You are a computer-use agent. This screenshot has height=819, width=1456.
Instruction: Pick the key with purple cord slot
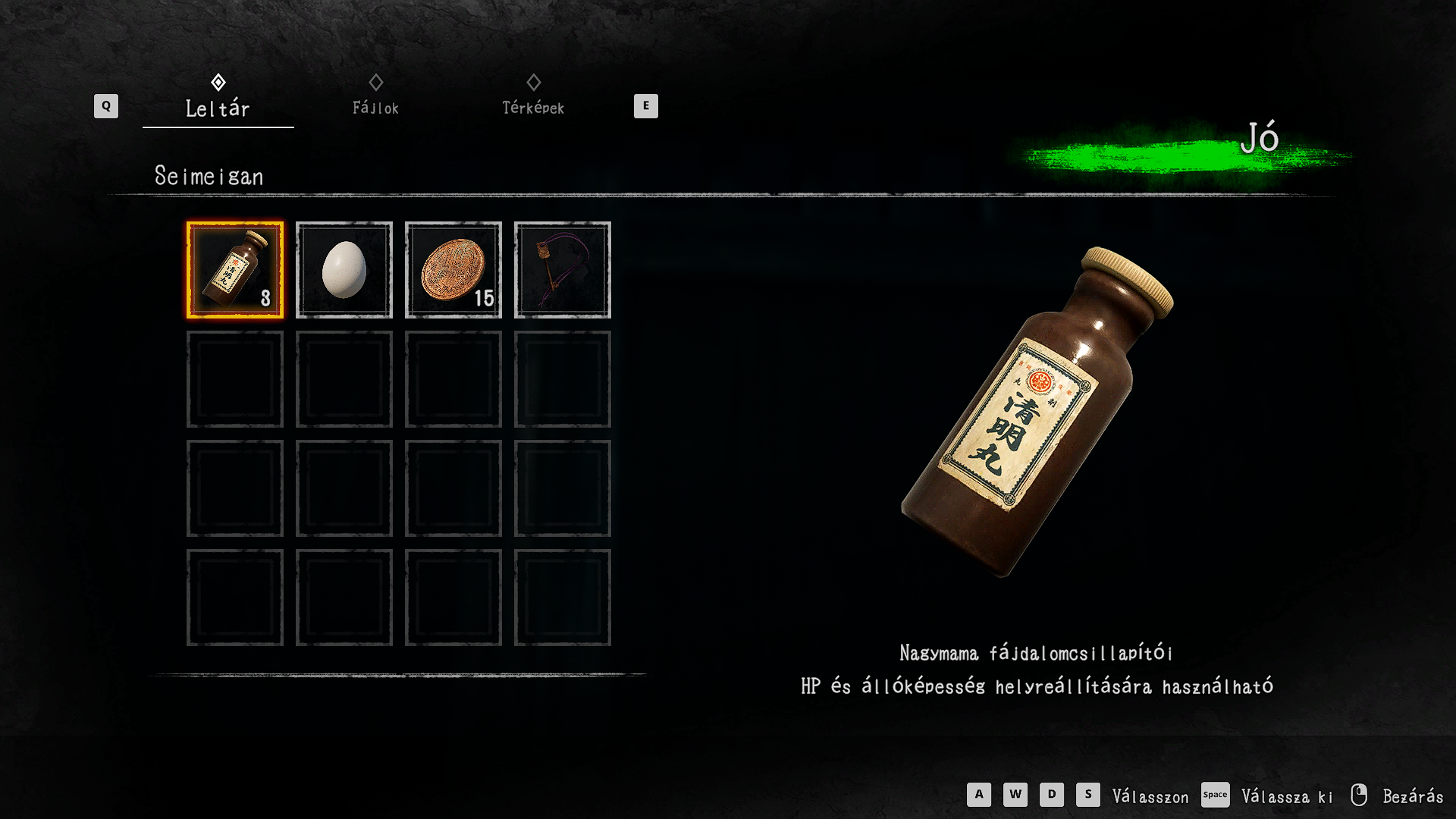point(563,270)
